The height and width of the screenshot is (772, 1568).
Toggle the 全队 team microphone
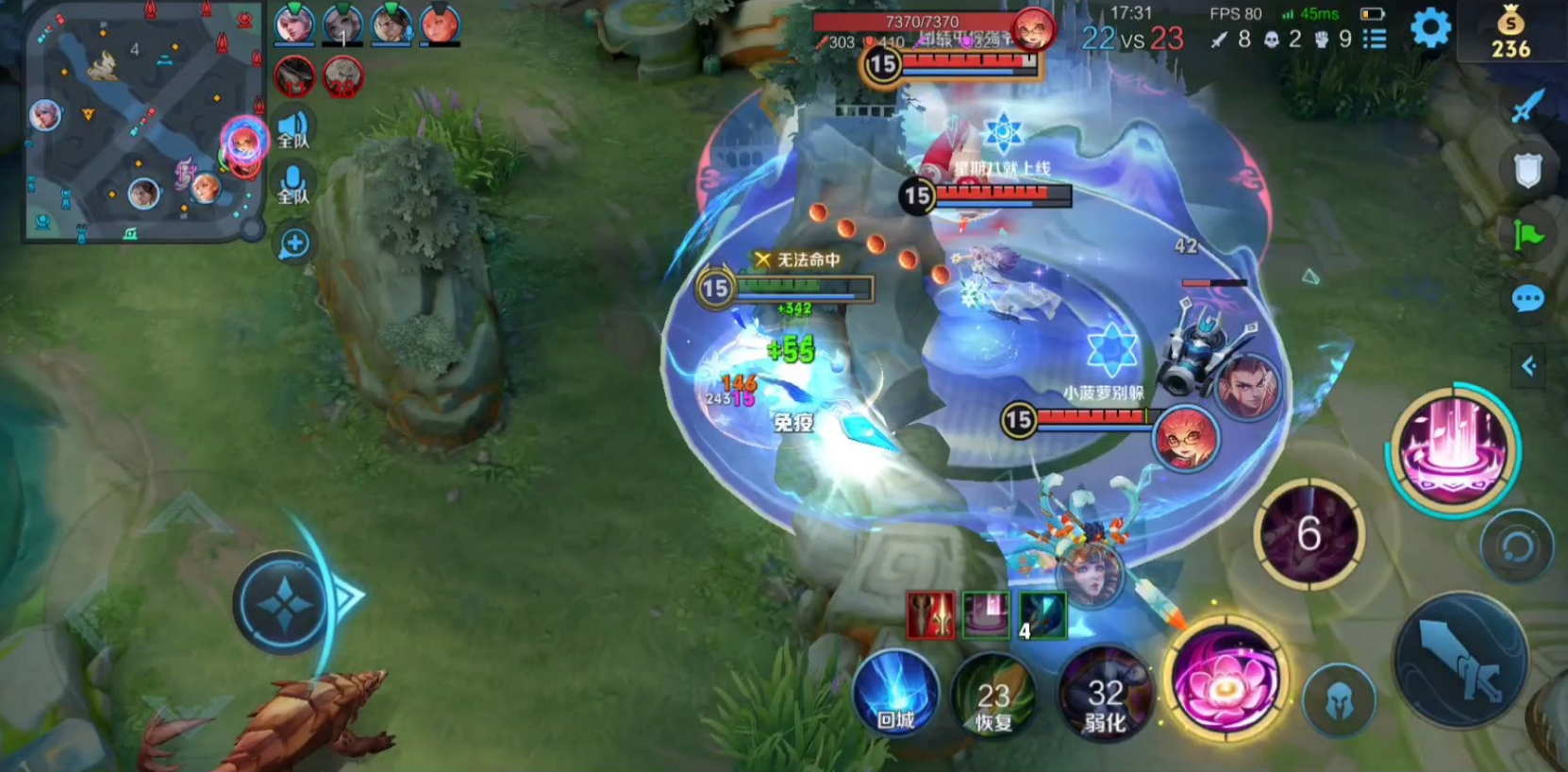coord(293,184)
